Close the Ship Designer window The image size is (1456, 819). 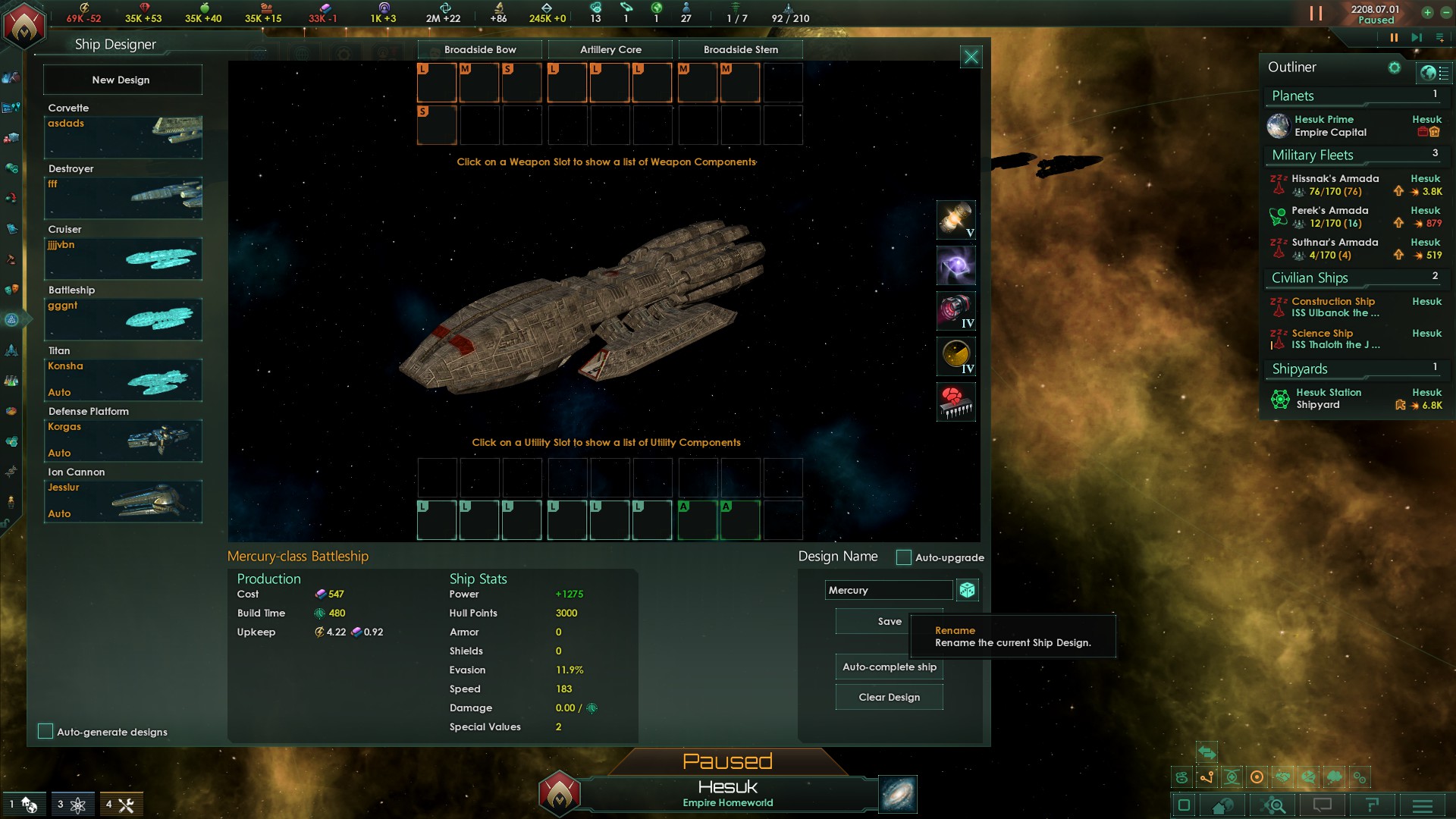[971, 57]
